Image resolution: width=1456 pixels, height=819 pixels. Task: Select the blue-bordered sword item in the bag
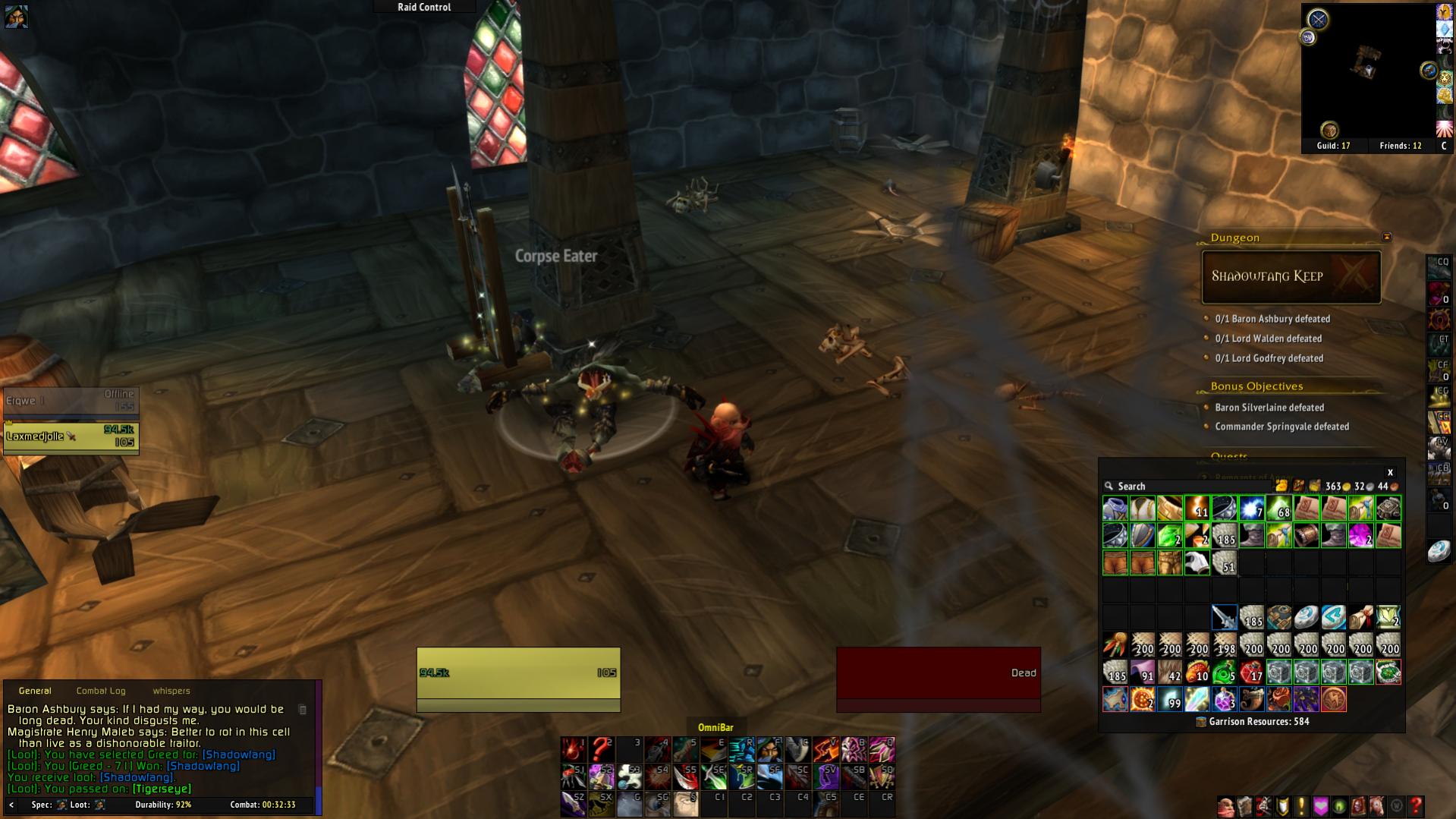click(x=1224, y=618)
